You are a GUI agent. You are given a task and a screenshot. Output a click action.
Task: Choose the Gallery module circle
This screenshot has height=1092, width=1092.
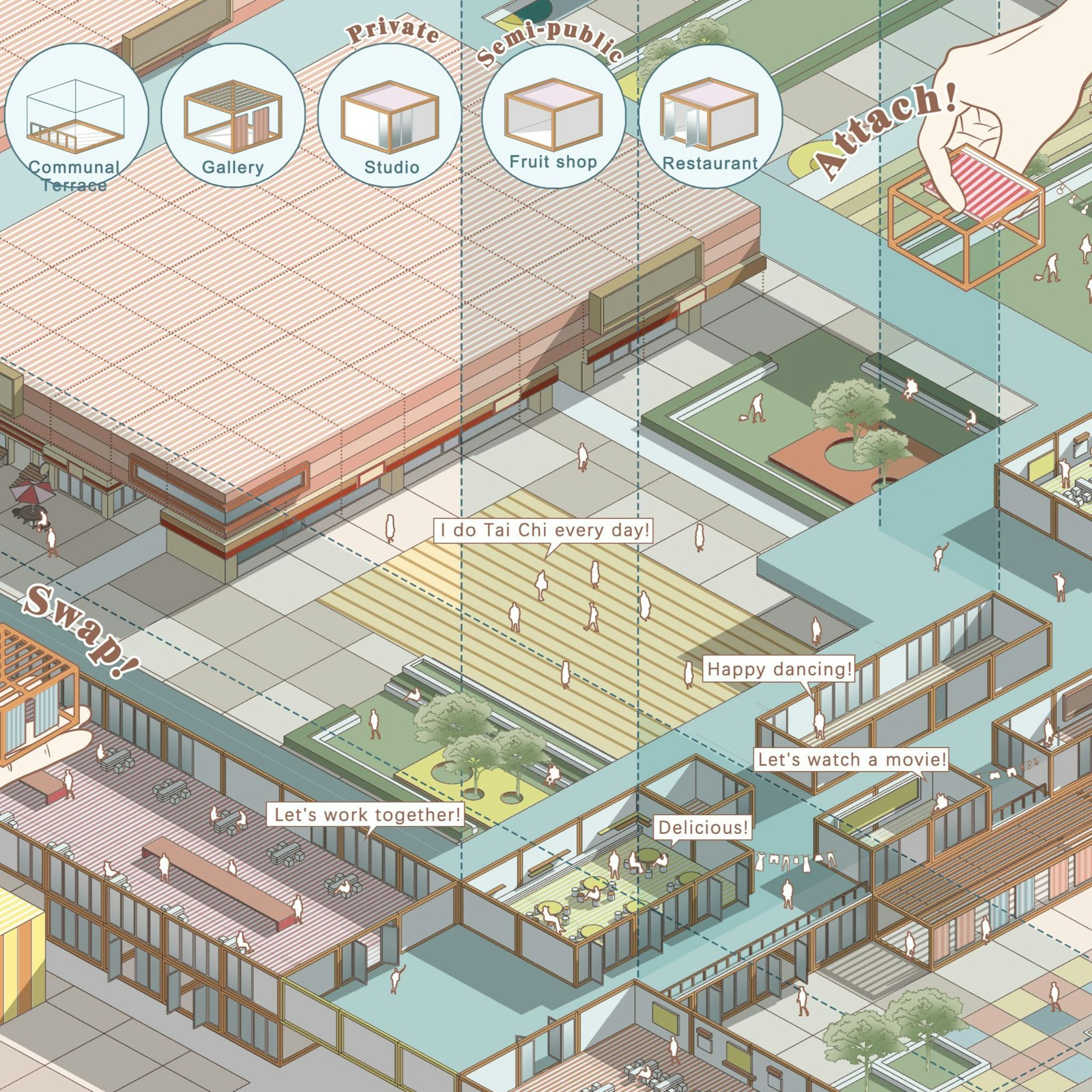233,117
